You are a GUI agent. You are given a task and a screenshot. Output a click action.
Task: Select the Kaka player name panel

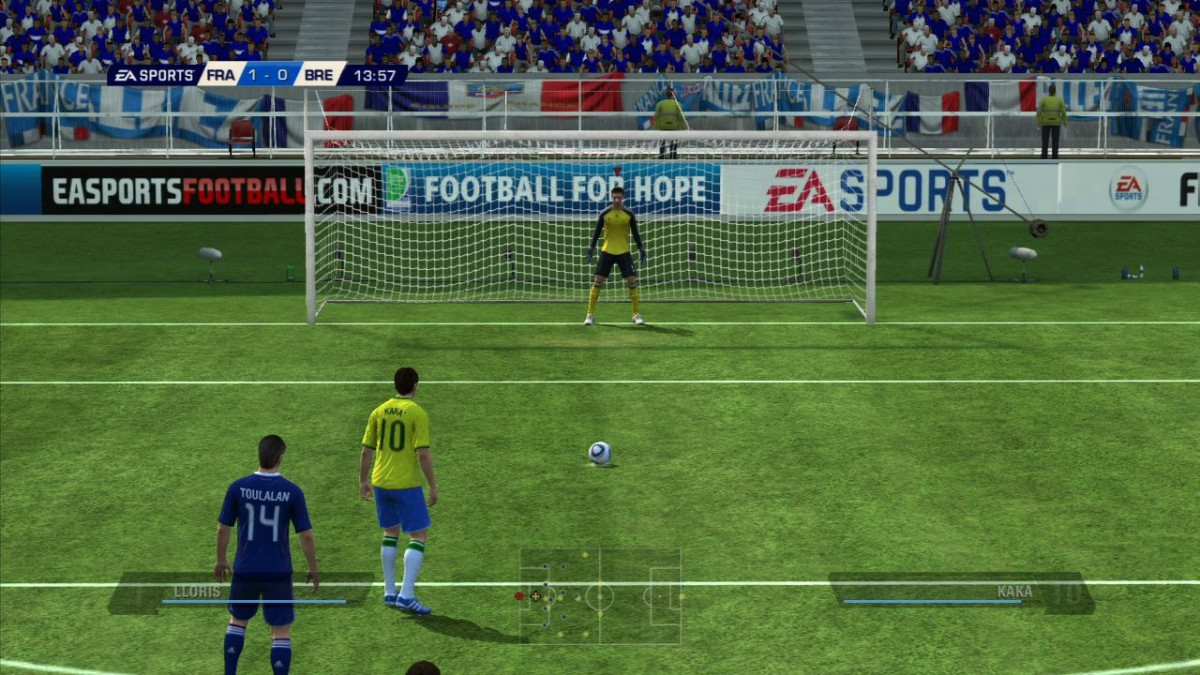[x=960, y=592]
